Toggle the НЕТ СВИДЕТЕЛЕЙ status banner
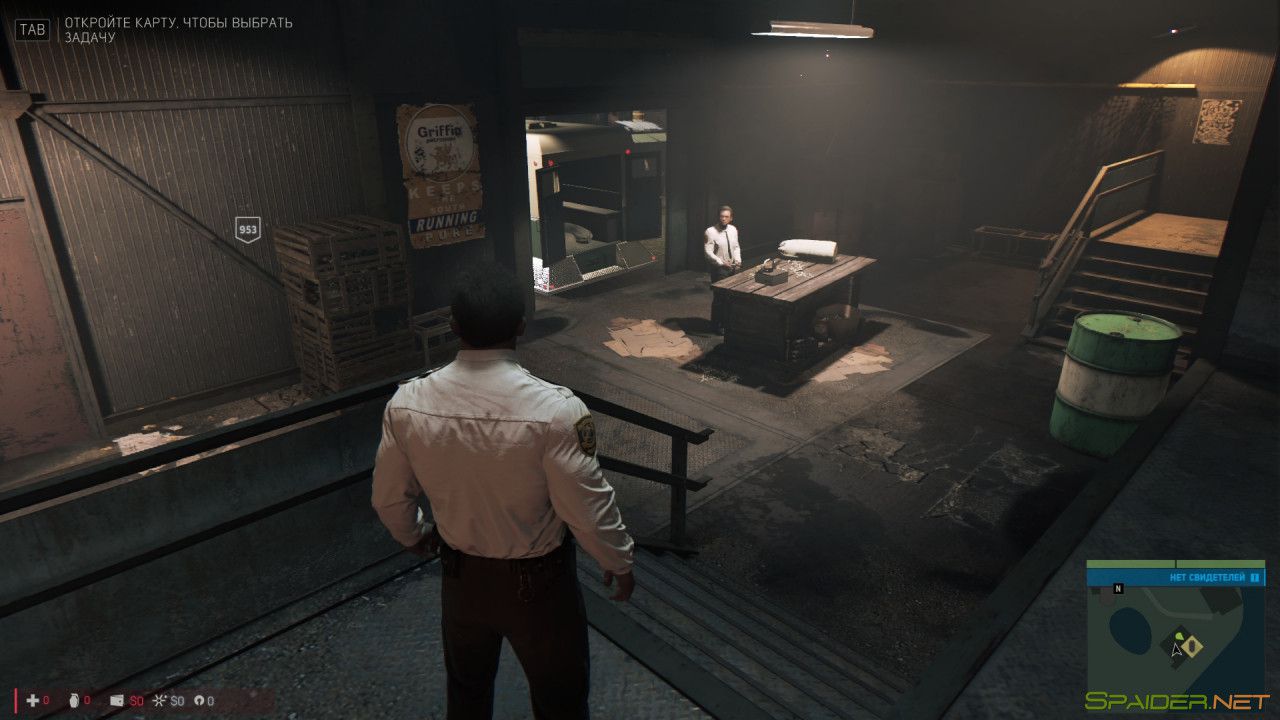The image size is (1280, 720). point(1207,577)
